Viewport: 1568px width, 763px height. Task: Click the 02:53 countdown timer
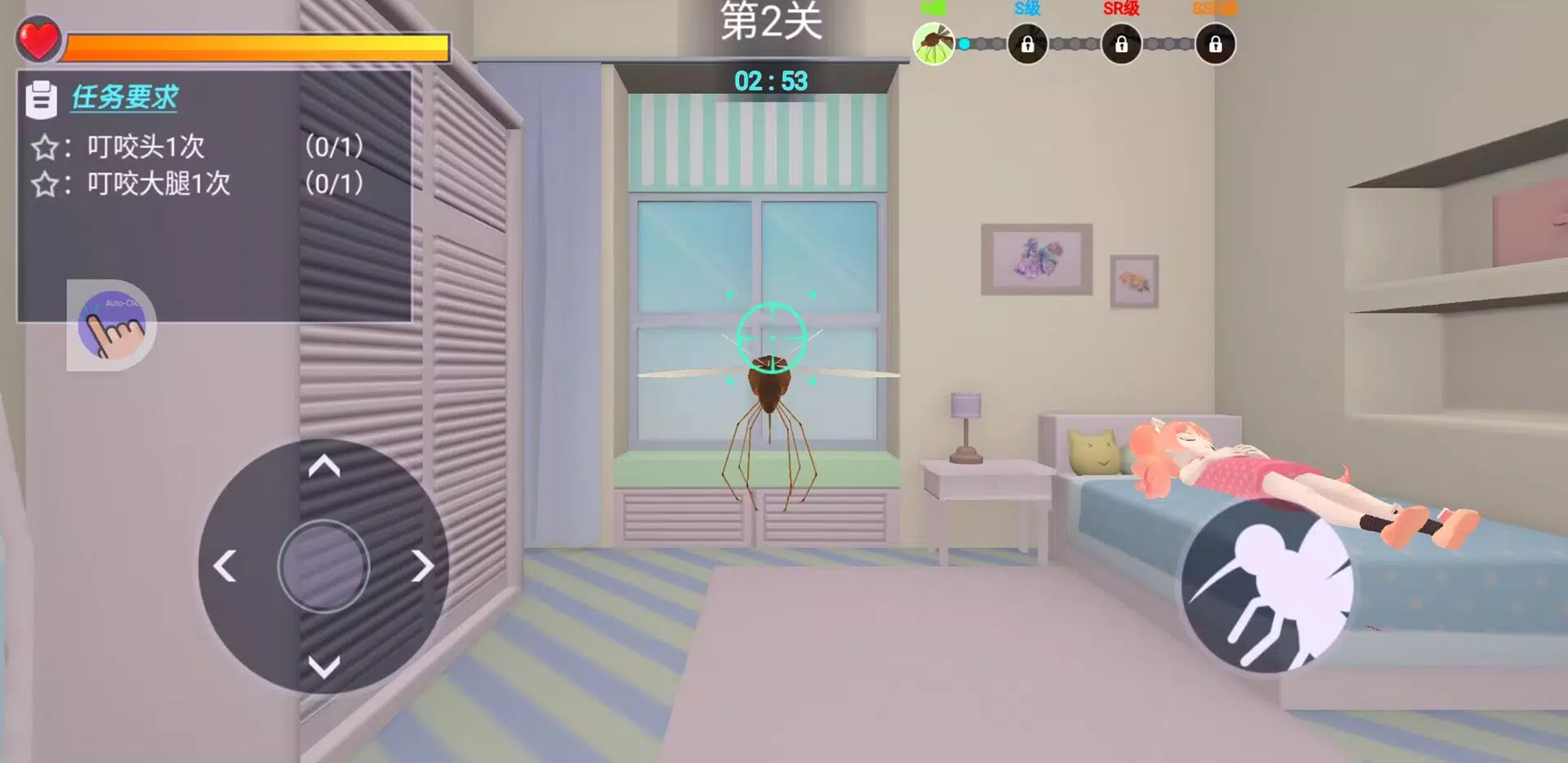point(771,81)
